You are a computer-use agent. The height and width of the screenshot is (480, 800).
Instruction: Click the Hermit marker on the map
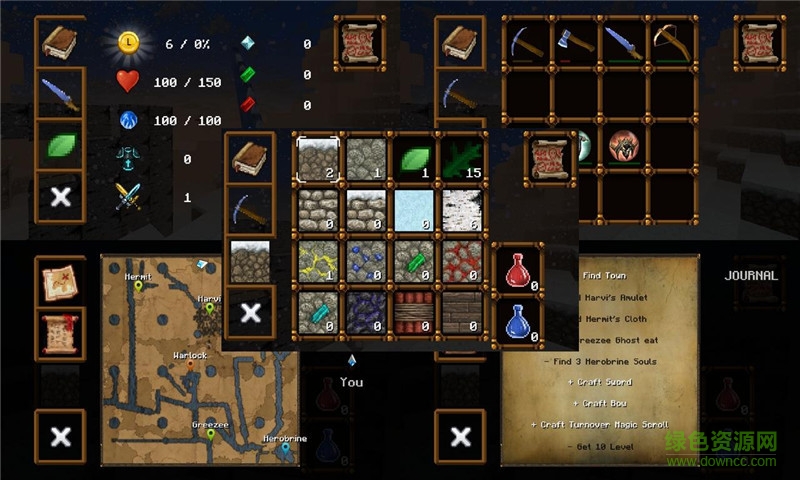(x=138, y=287)
